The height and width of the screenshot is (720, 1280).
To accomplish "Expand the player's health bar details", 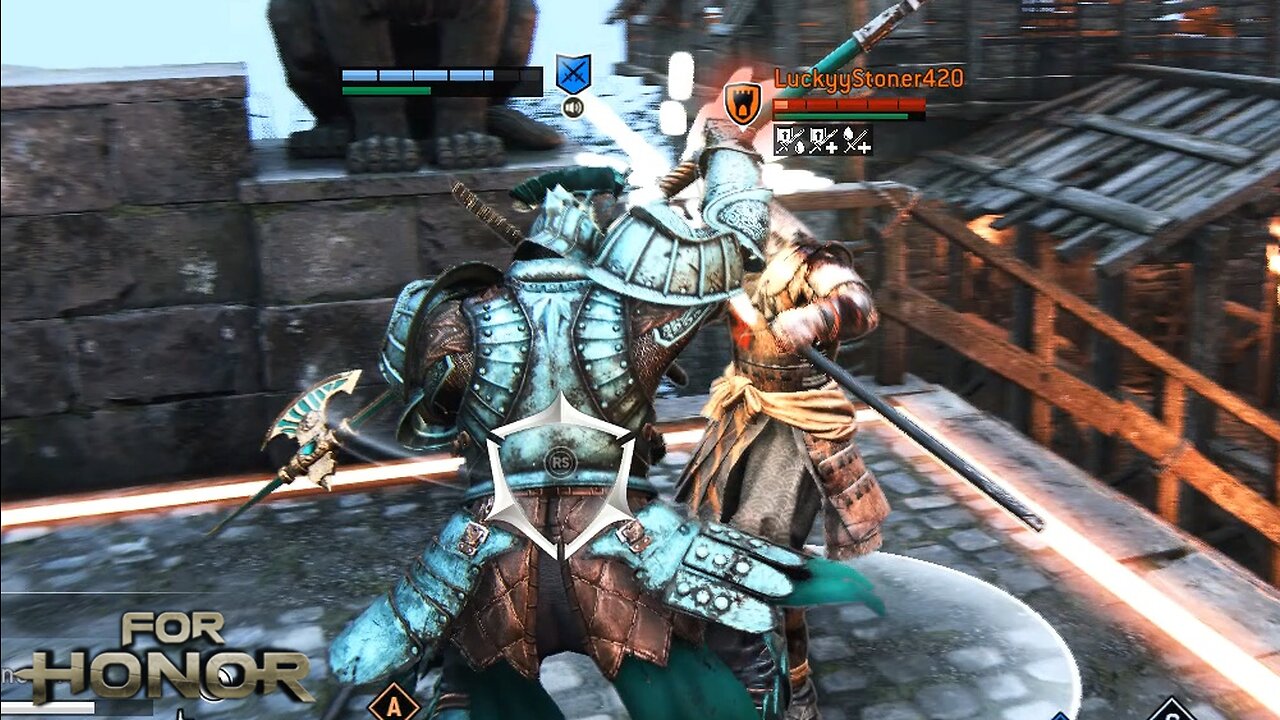I will click(440, 75).
